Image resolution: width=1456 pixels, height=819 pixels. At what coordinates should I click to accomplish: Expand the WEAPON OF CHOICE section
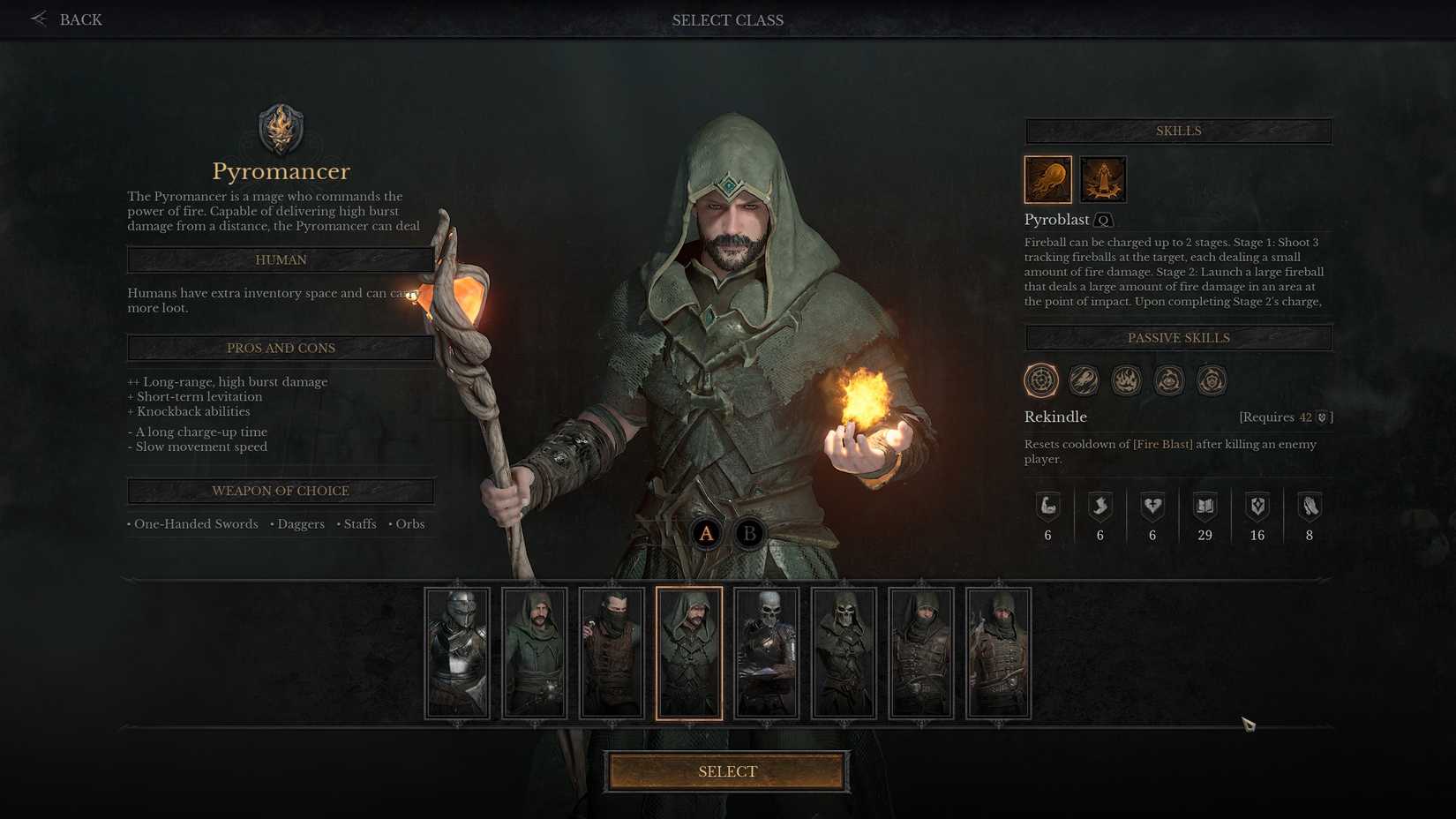click(x=281, y=491)
